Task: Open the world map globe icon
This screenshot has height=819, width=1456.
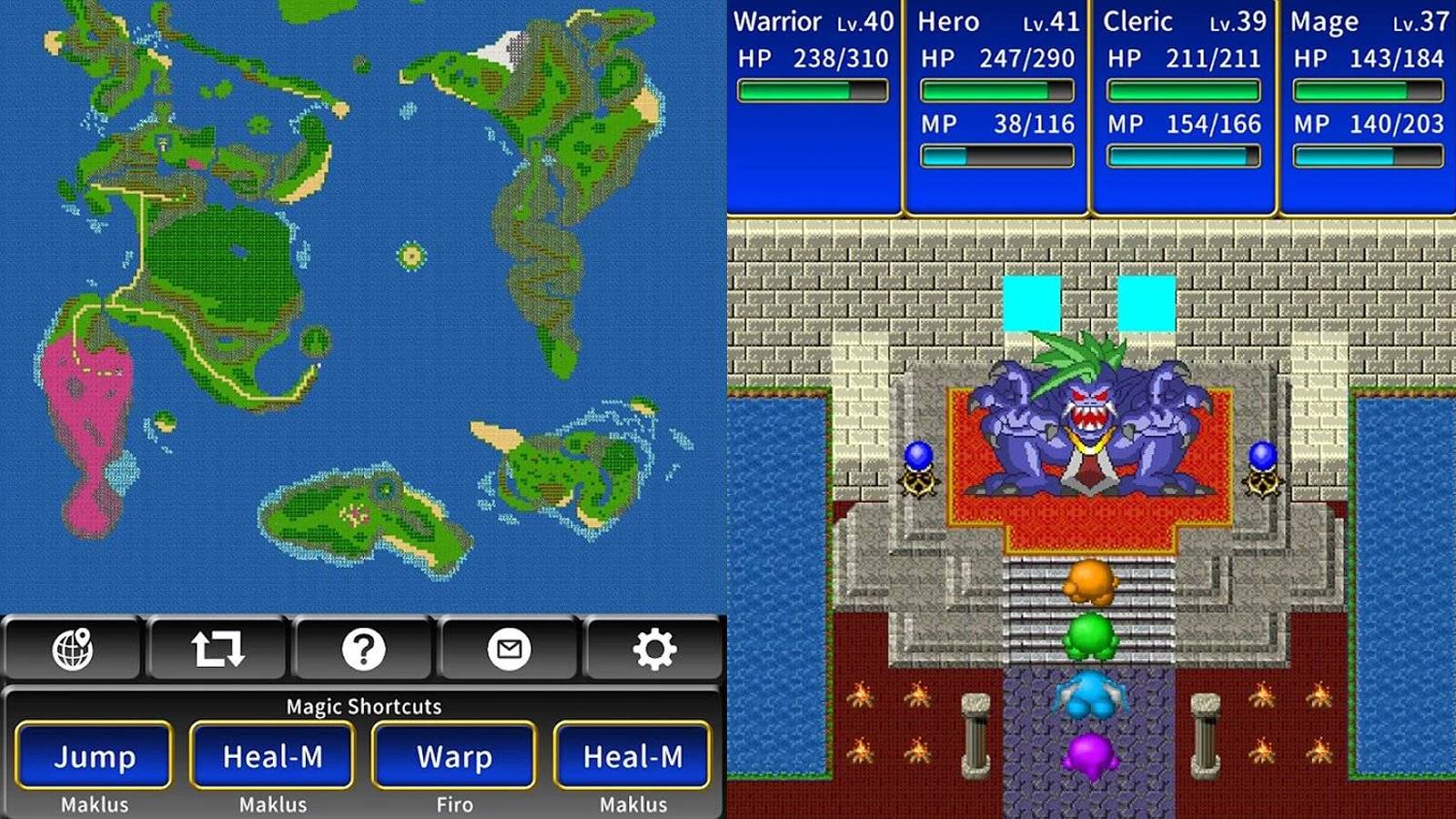Action: point(71,650)
